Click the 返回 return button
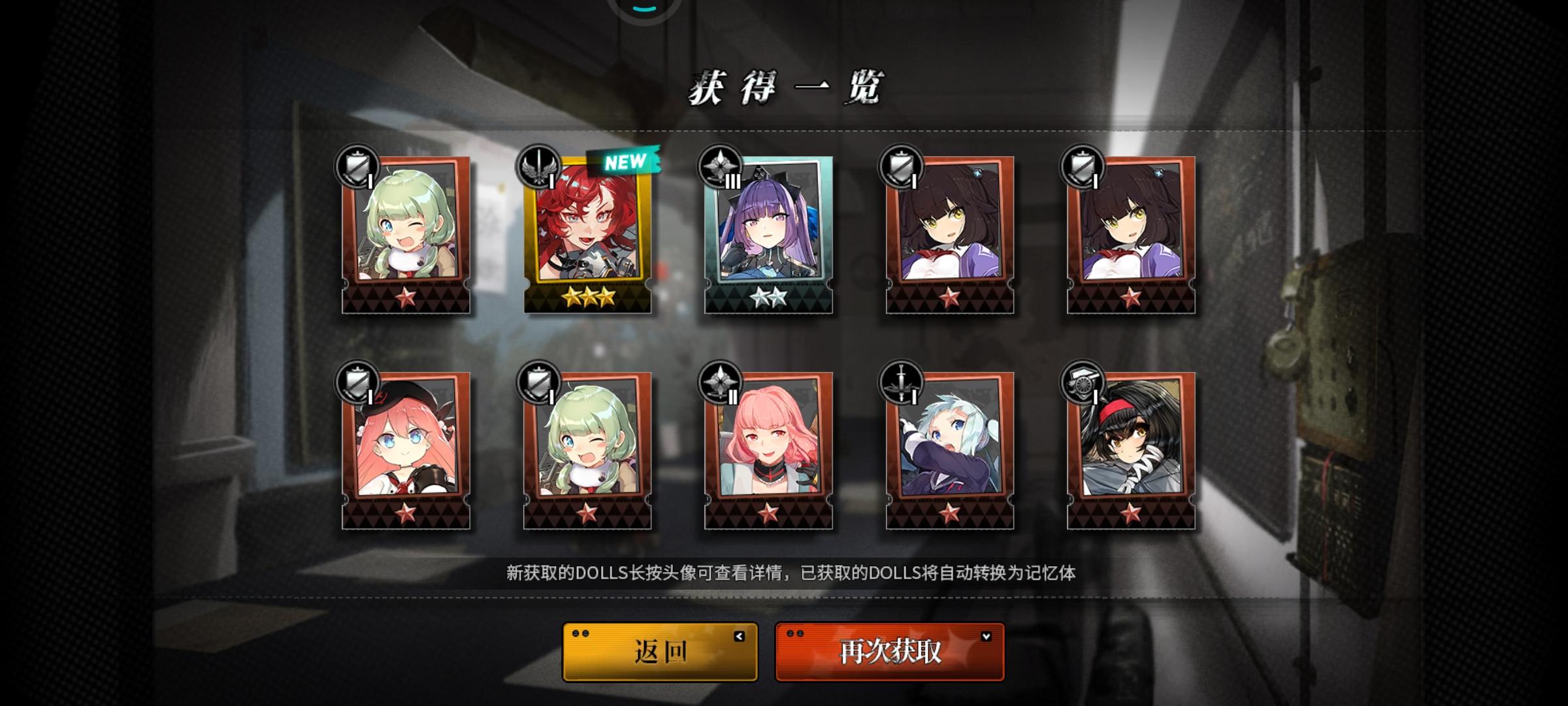 point(659,651)
